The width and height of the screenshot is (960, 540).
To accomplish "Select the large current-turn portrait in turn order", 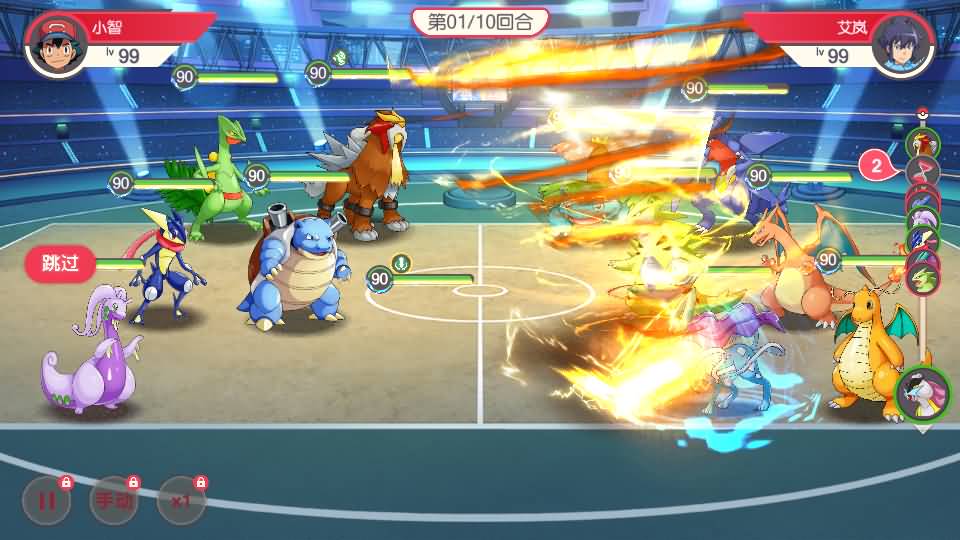I will 922,395.
